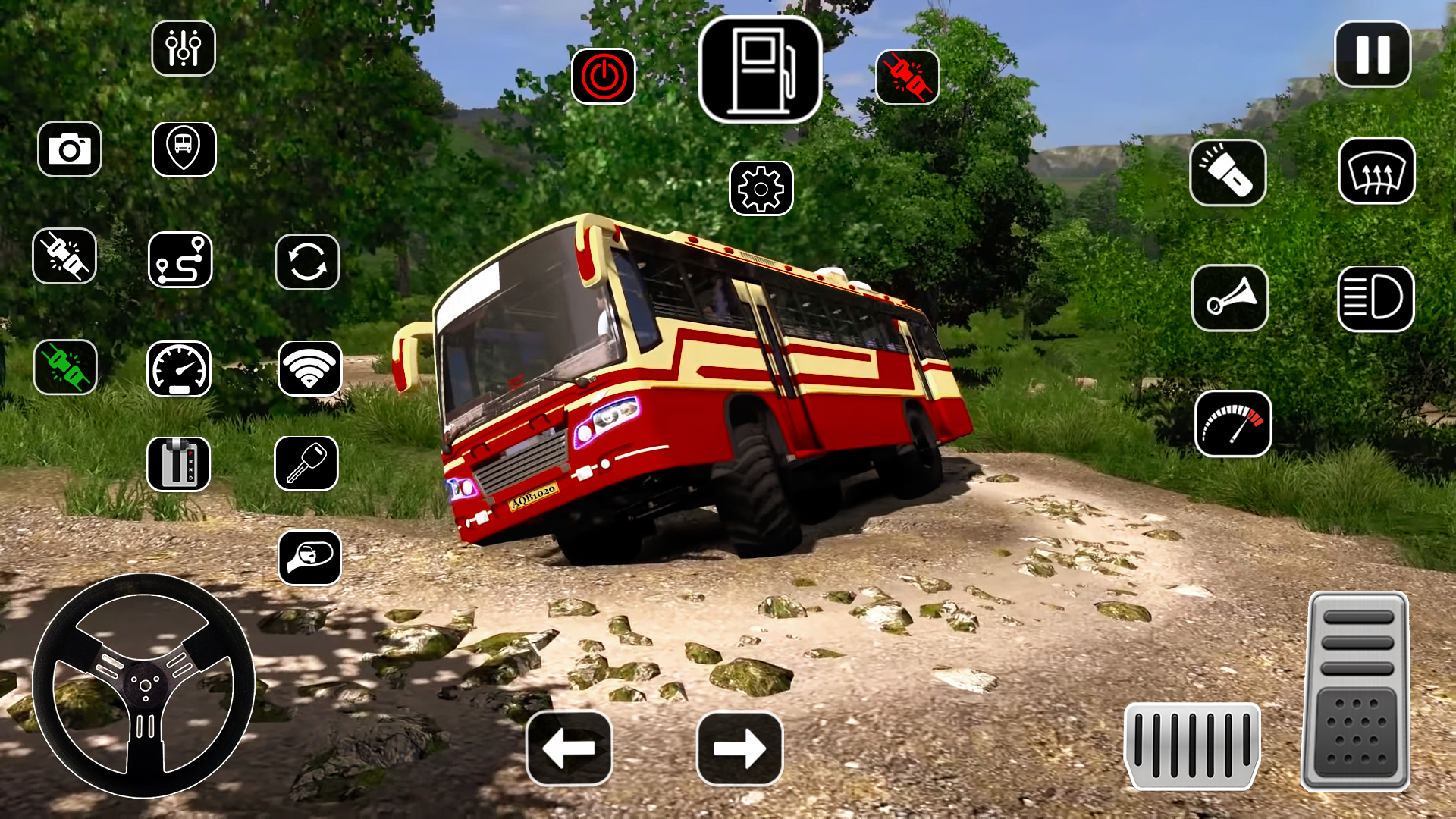Open the speedometer gauge icon

[x=179, y=369]
